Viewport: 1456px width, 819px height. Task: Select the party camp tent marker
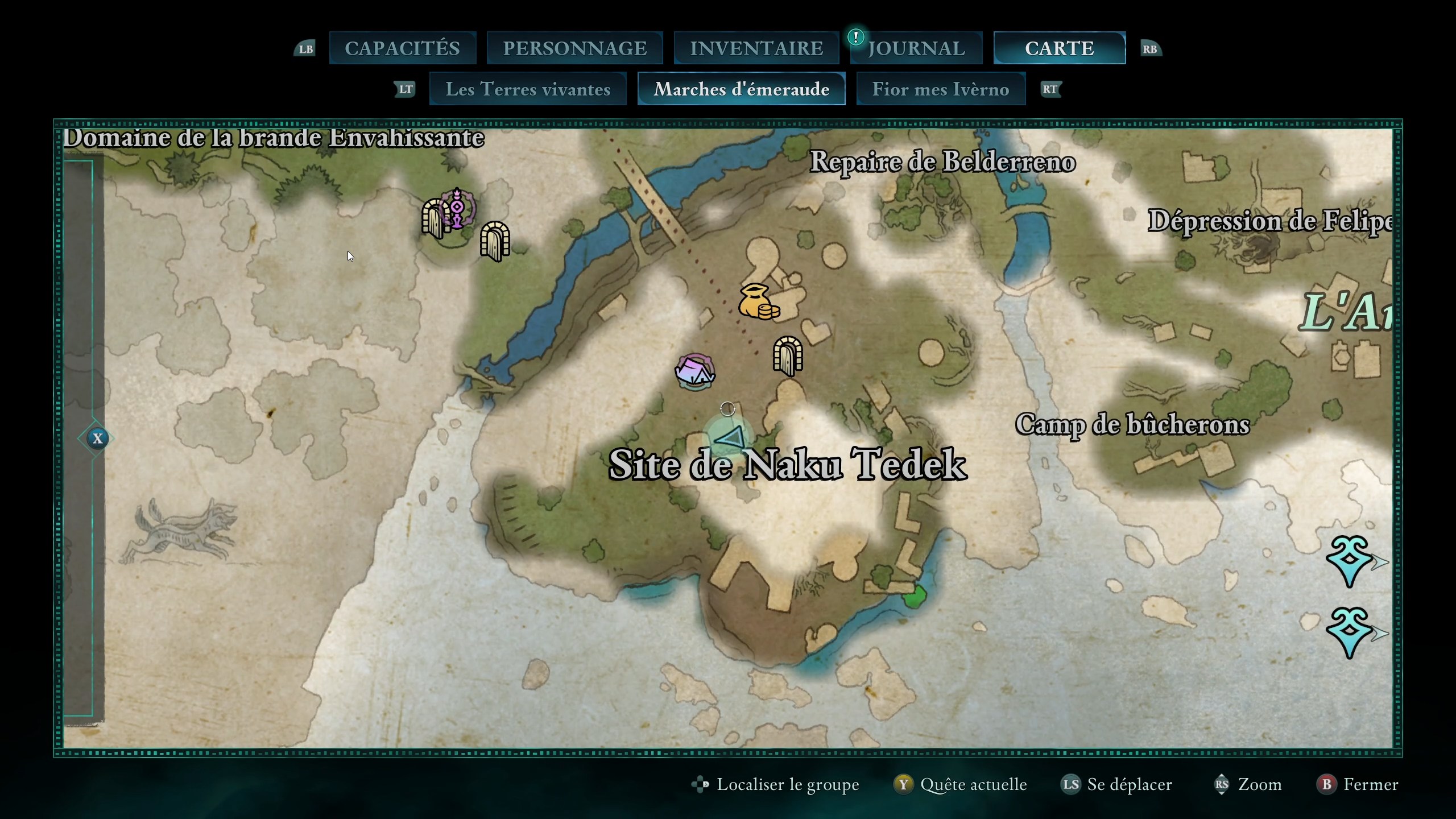coord(694,372)
